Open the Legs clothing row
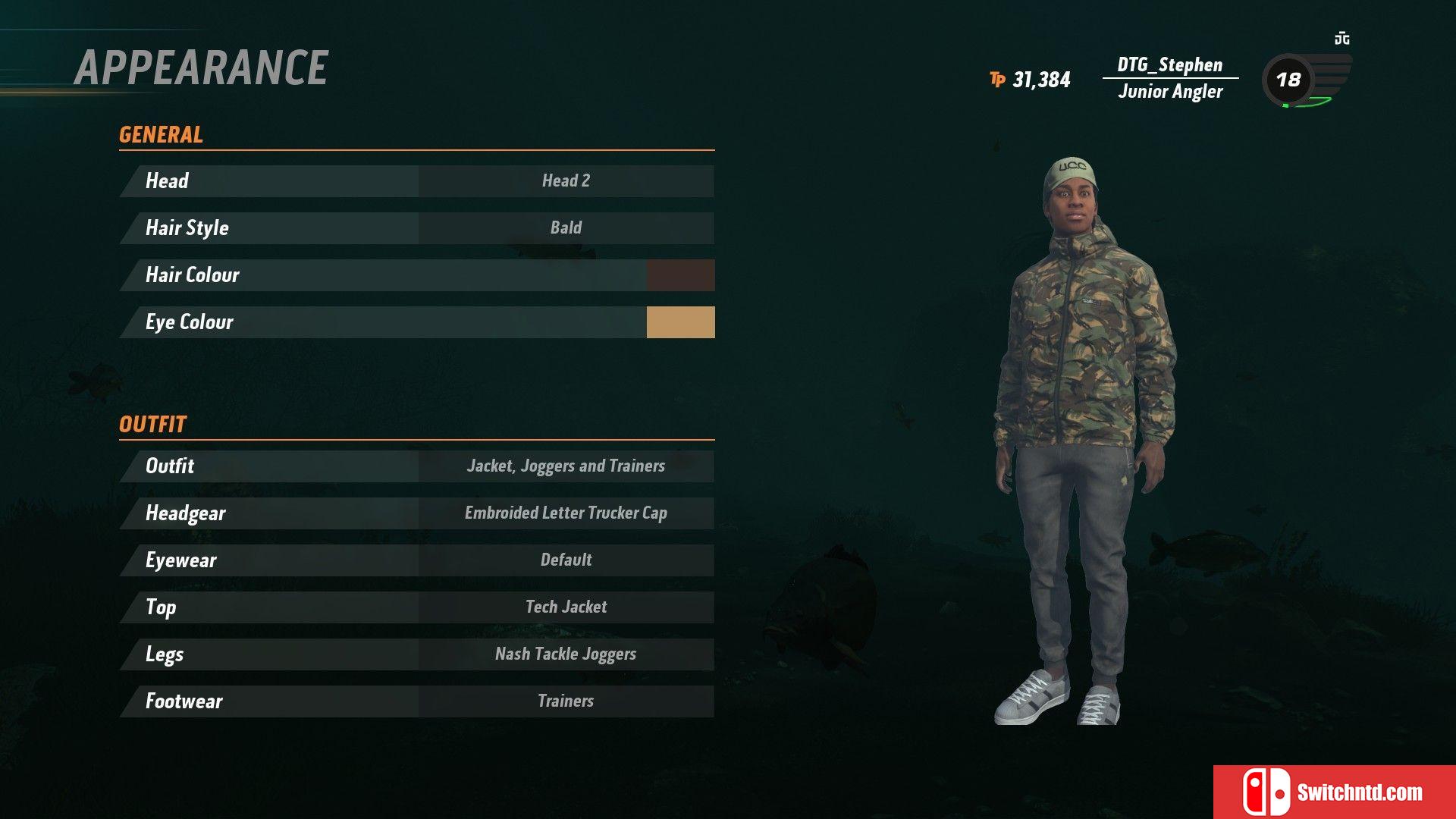The width and height of the screenshot is (1456, 819). coord(416,654)
